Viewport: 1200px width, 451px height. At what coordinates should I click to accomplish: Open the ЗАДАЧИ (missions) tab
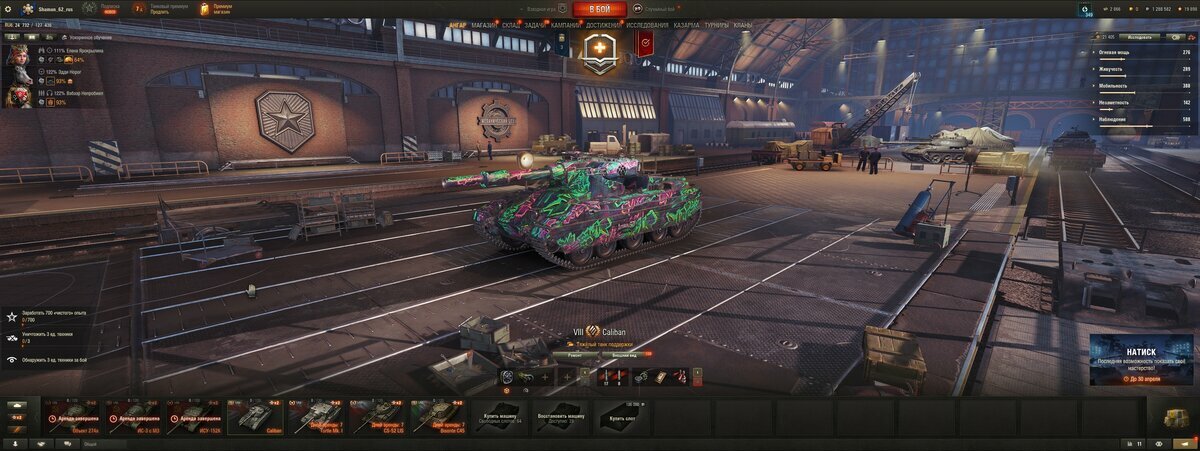click(x=535, y=24)
